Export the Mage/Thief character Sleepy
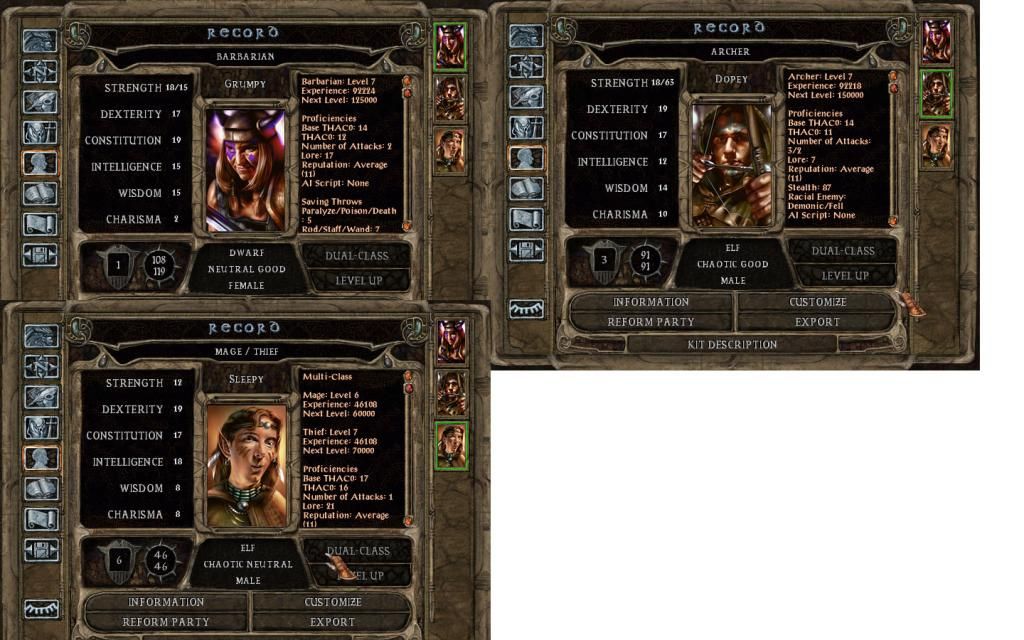The image size is (1024, 640). (x=332, y=622)
